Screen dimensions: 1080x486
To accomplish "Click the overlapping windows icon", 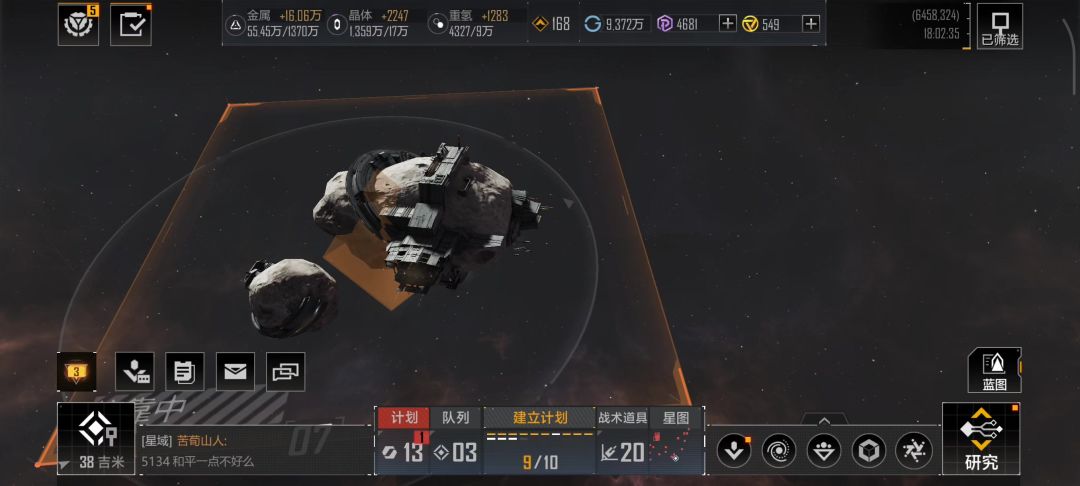I will [x=286, y=372].
